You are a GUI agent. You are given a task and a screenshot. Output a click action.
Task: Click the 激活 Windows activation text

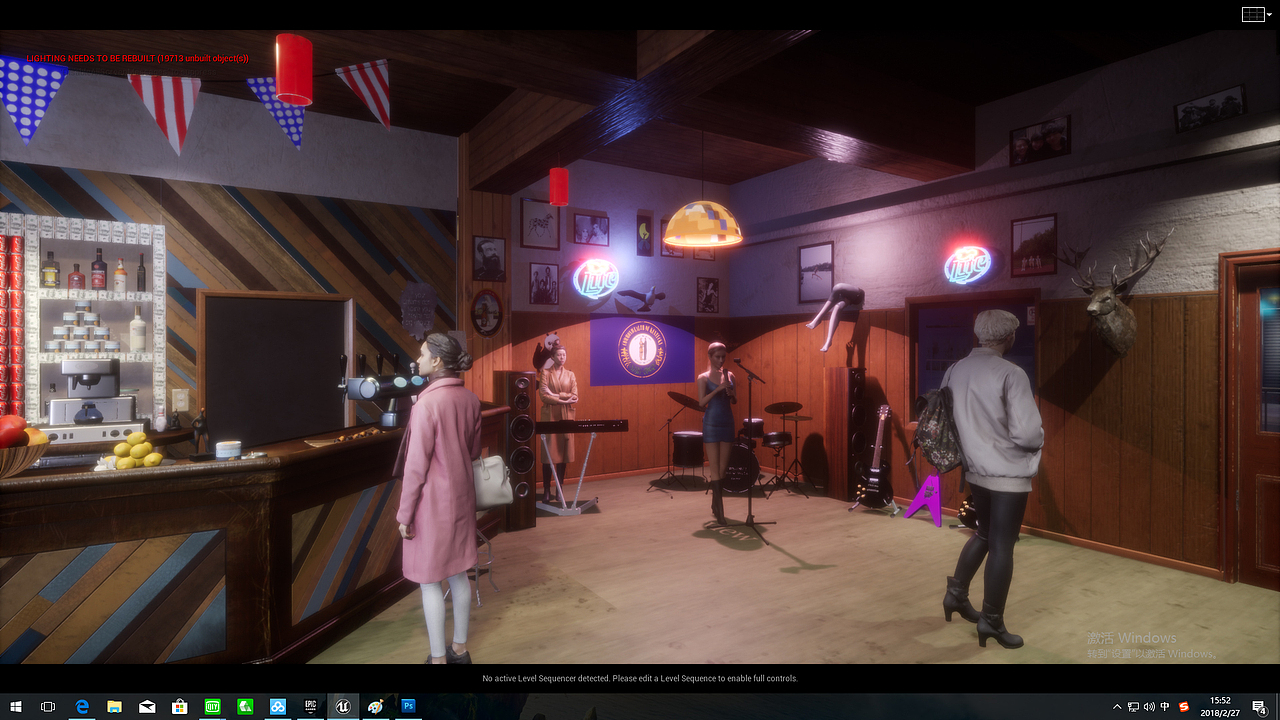tap(1130, 637)
